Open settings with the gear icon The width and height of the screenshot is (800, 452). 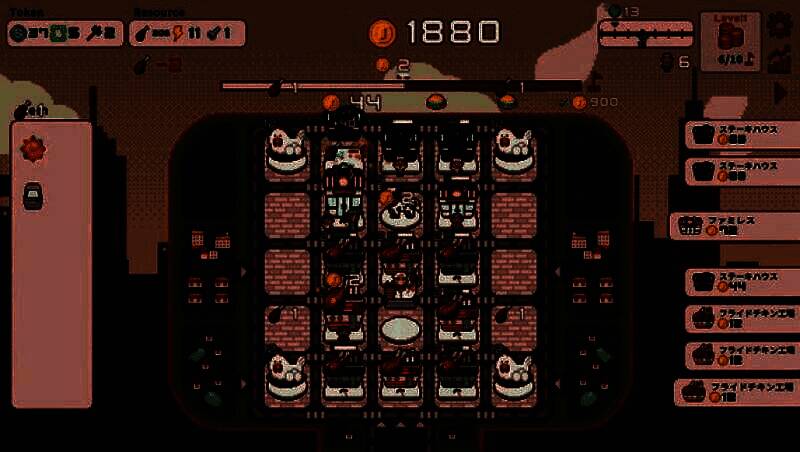(x=780, y=26)
